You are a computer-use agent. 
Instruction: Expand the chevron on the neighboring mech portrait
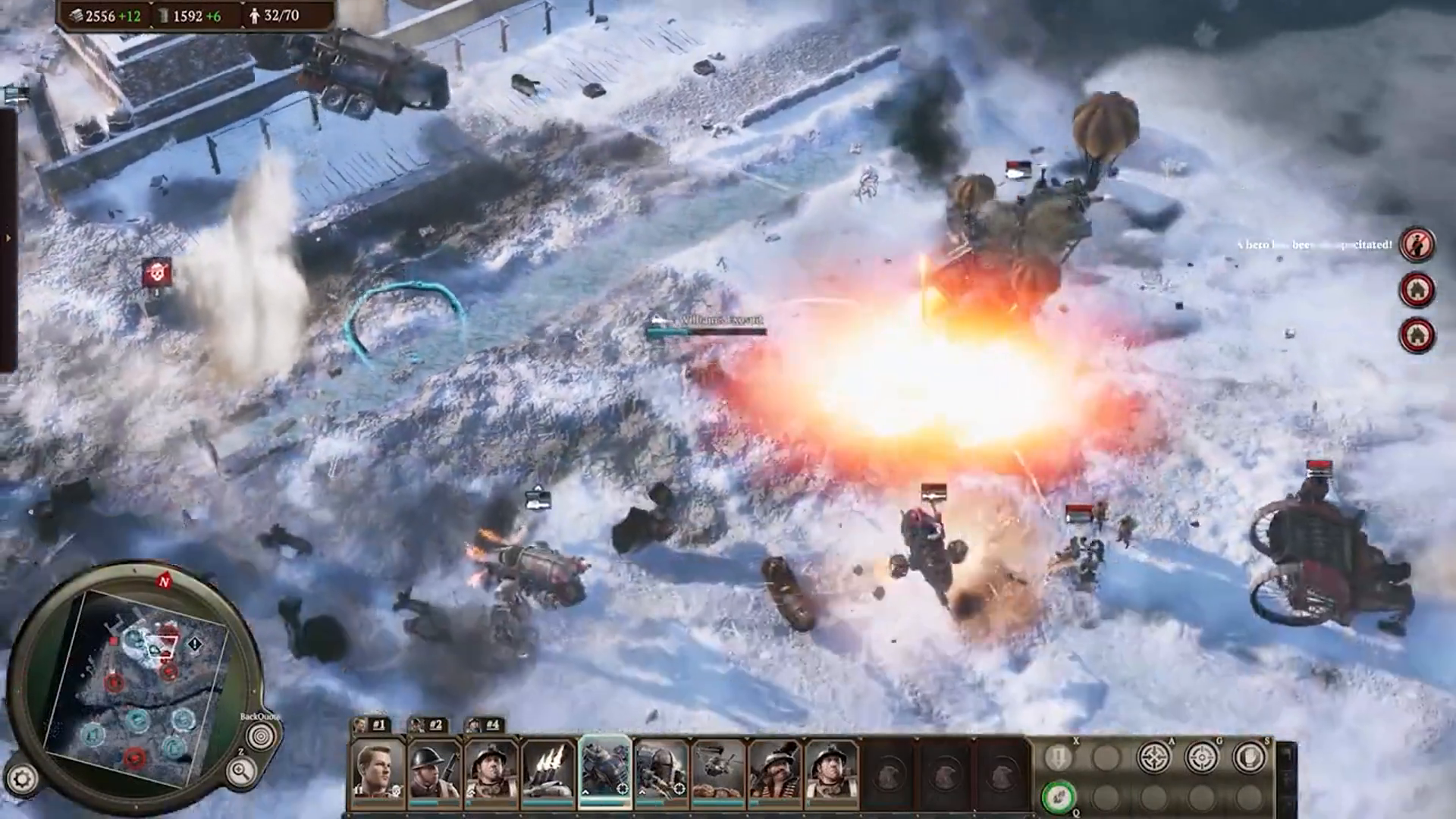point(642,792)
